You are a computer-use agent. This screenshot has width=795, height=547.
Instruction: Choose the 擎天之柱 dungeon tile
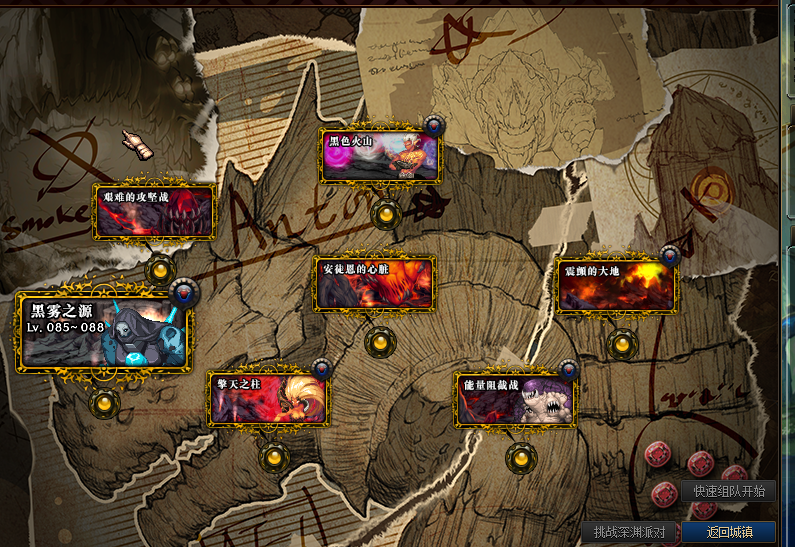(267, 399)
